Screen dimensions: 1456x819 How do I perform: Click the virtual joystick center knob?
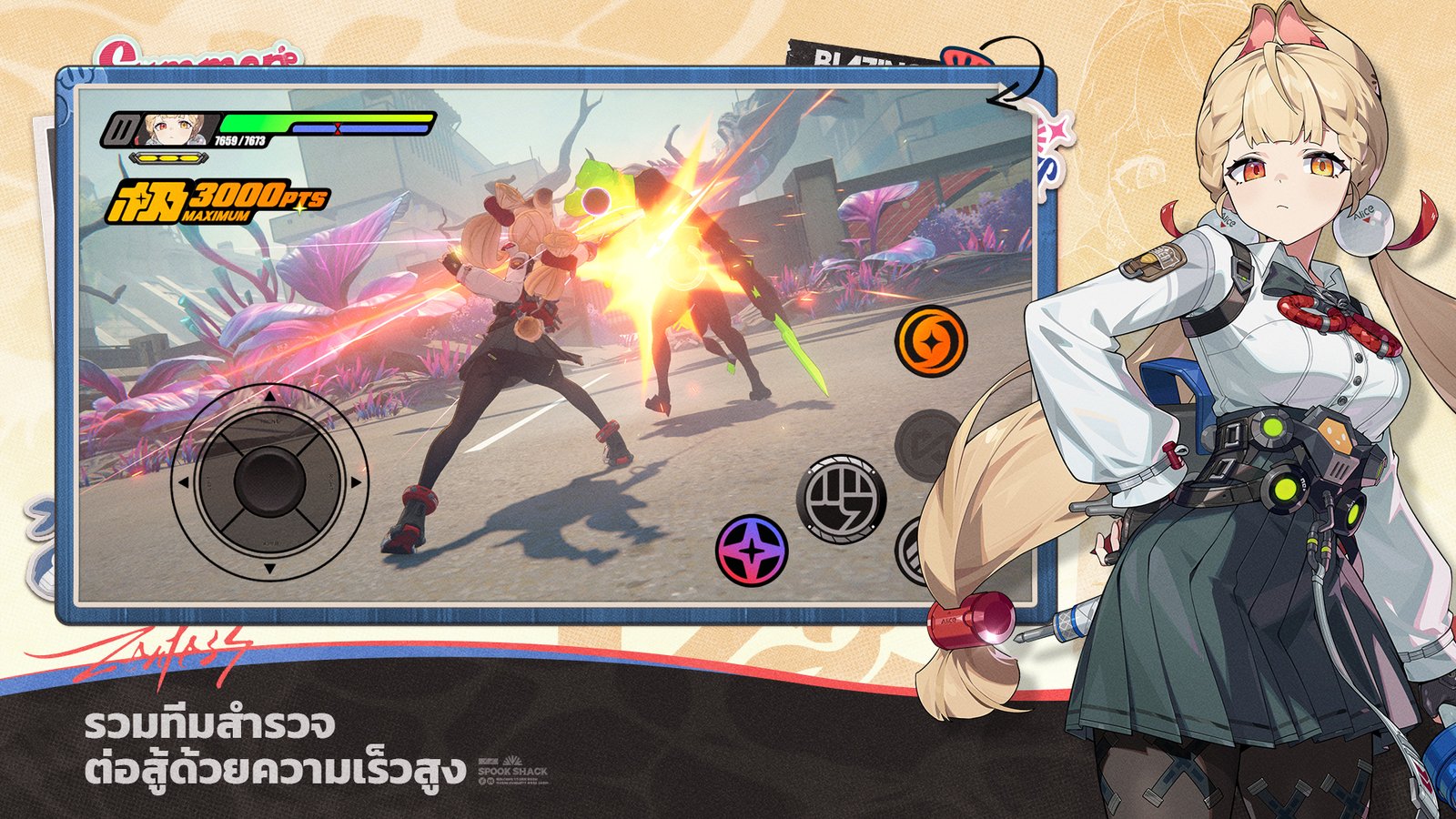click(269, 482)
